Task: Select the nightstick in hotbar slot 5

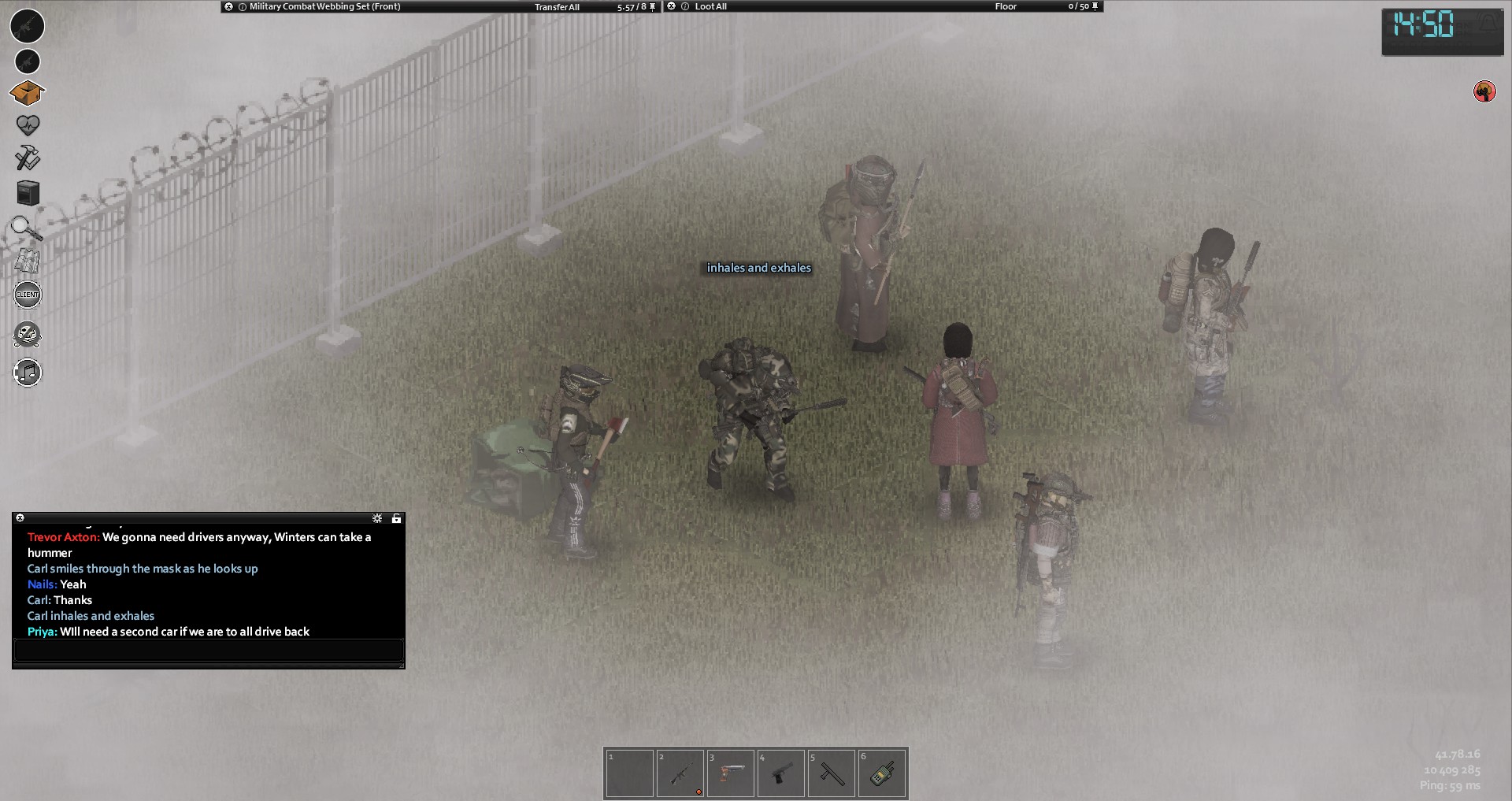Action: coord(831,773)
